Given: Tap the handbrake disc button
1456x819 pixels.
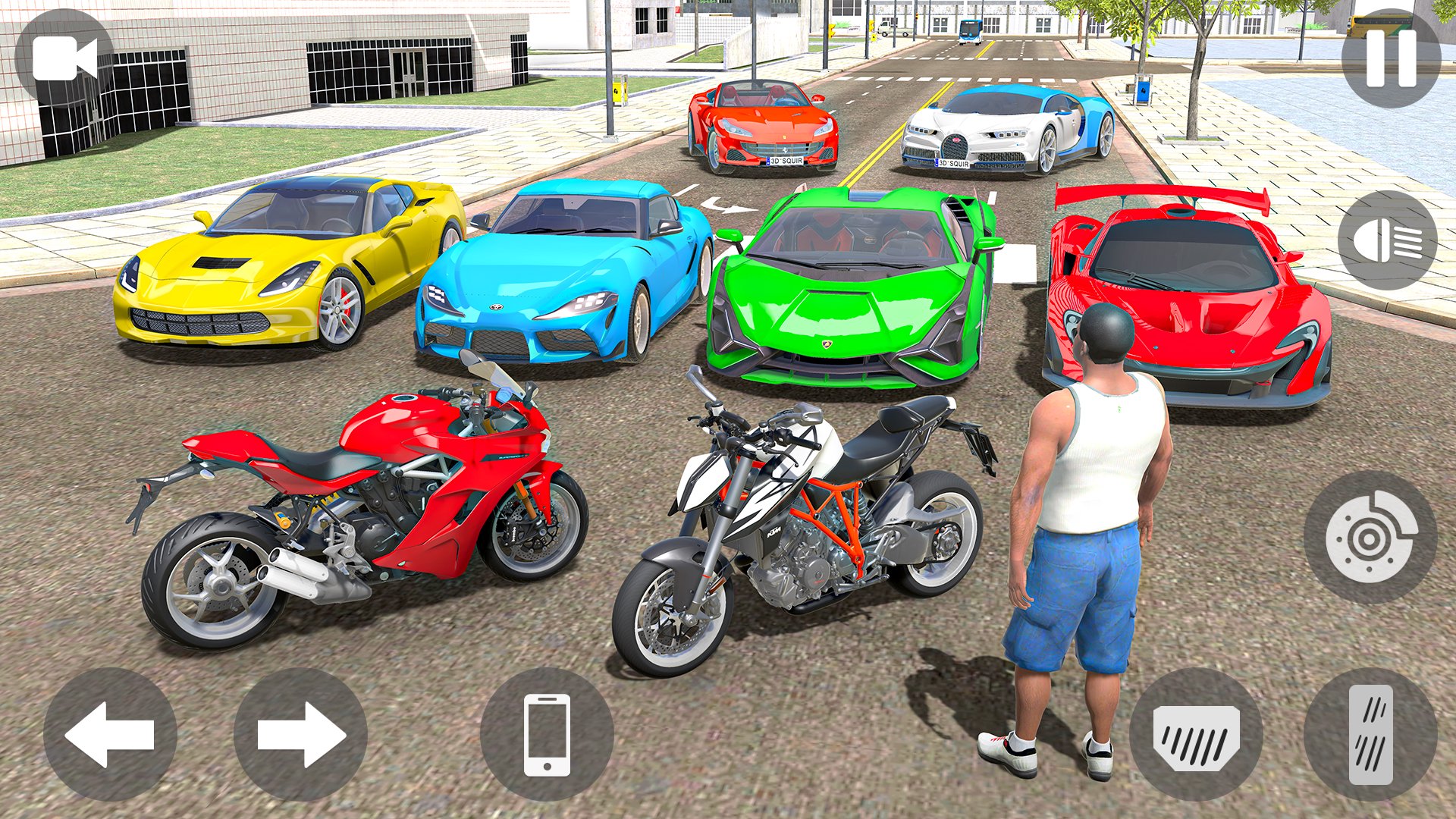Looking at the screenshot, I should point(1370,537).
